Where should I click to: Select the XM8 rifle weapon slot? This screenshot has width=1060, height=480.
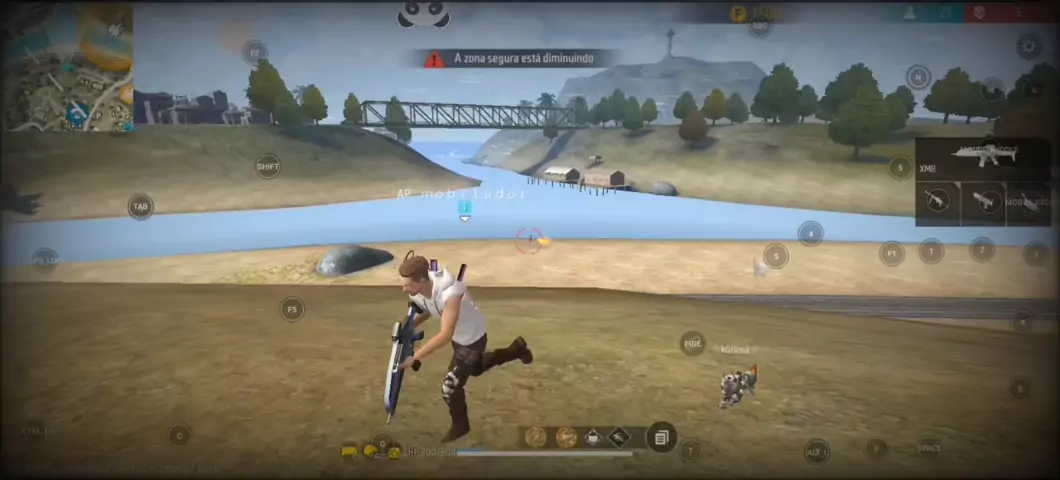(x=982, y=158)
